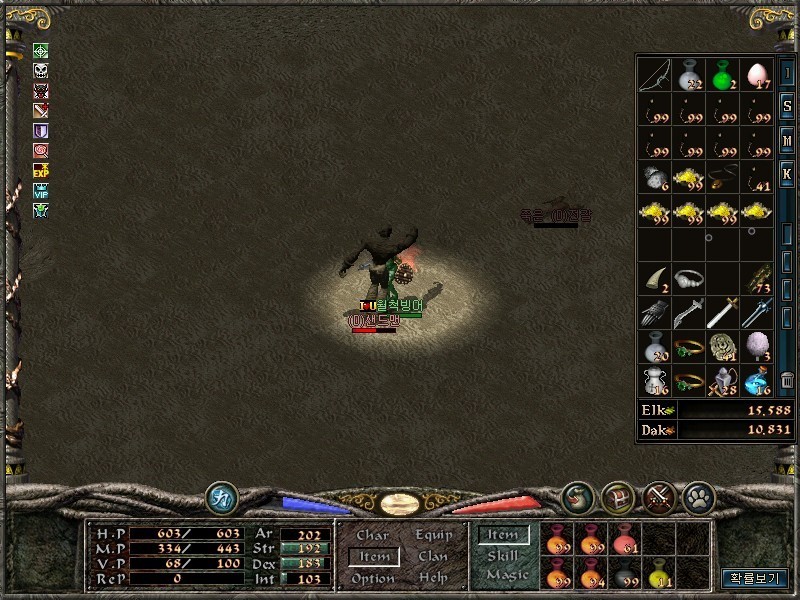Screen dimensions: 800x600
Task: Select the bow in the inventory
Action: point(655,73)
